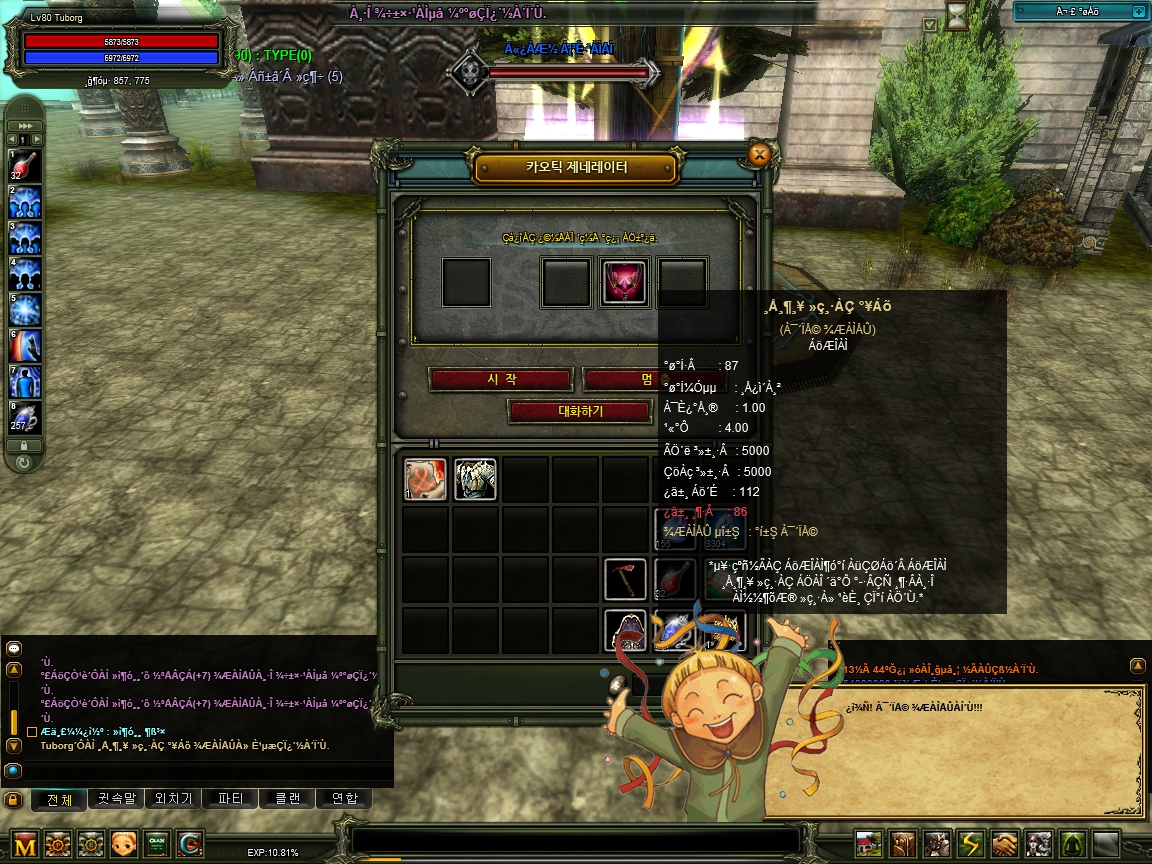Use the red potion in hotbar slot 1
Screen dimensions: 1152x864
[x=25, y=166]
